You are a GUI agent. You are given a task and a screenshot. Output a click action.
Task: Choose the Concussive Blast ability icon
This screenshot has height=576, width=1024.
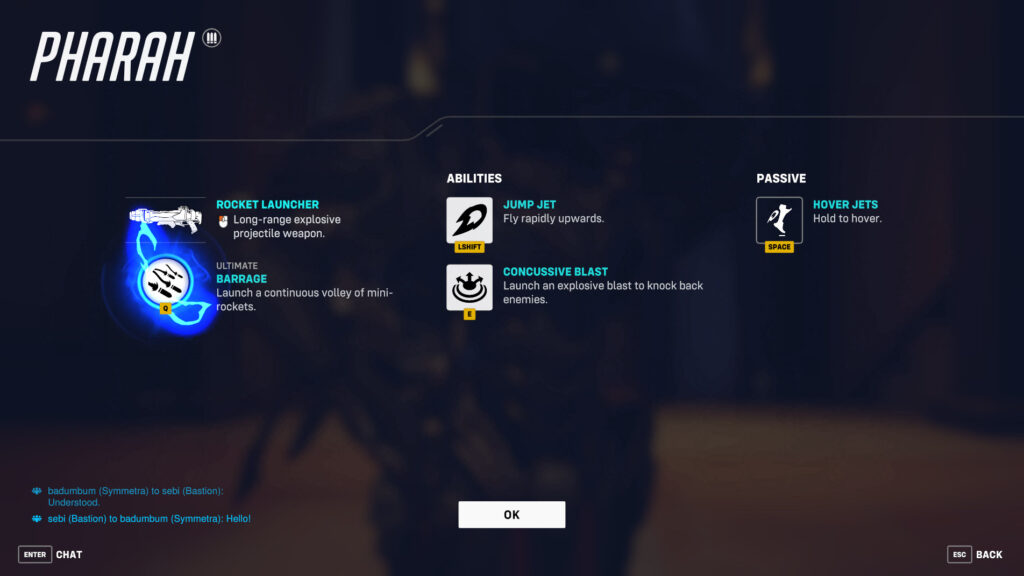[469, 287]
